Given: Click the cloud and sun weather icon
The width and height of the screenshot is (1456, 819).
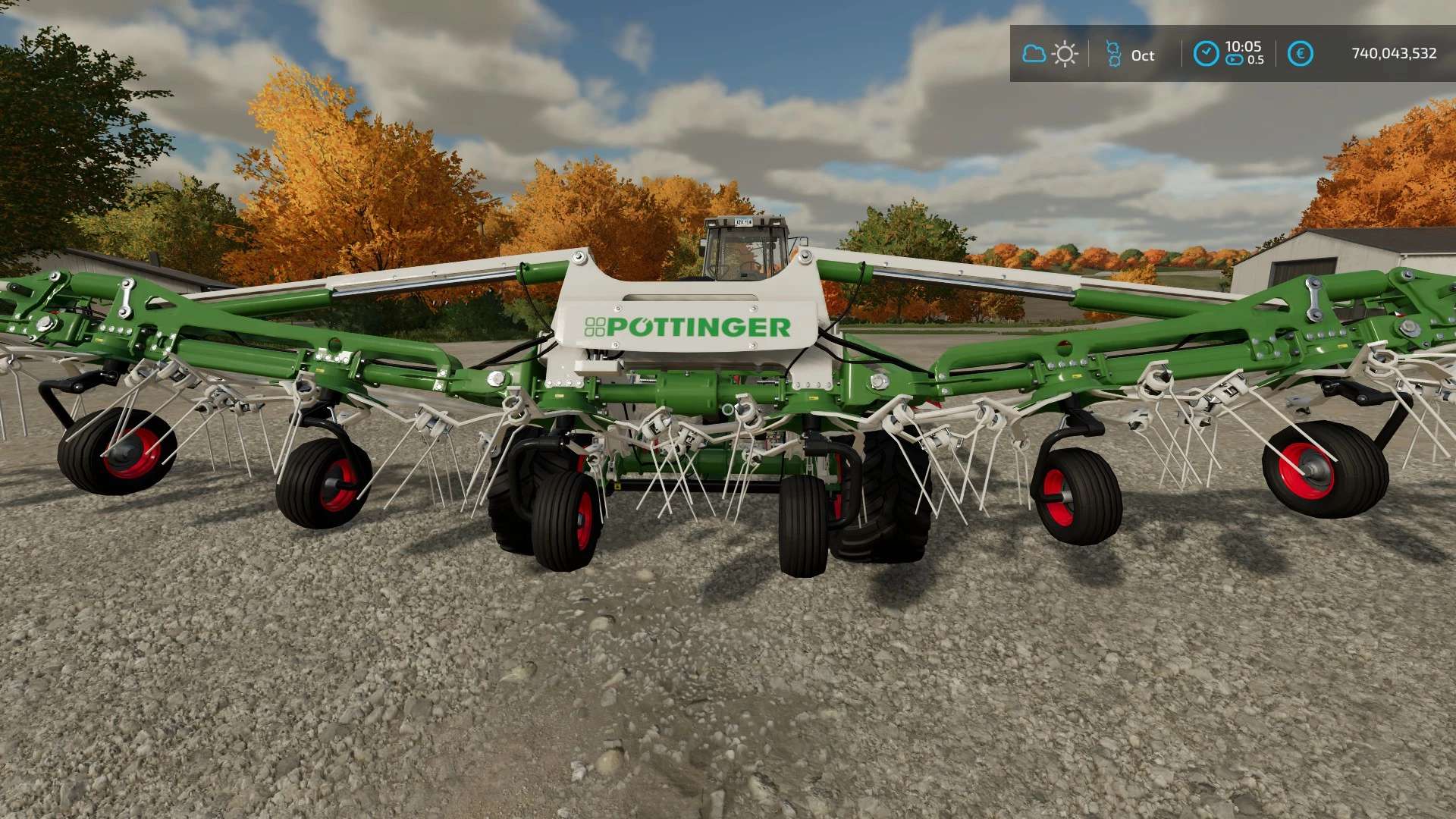Looking at the screenshot, I should tap(1050, 54).
